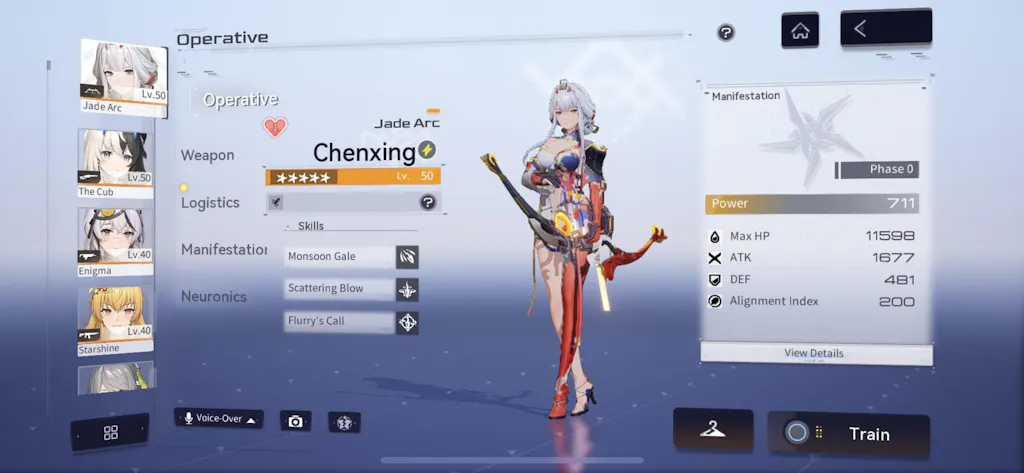1024x473 pixels.
Task: Open the outfit hanger button
Action: pyautogui.click(x=712, y=429)
